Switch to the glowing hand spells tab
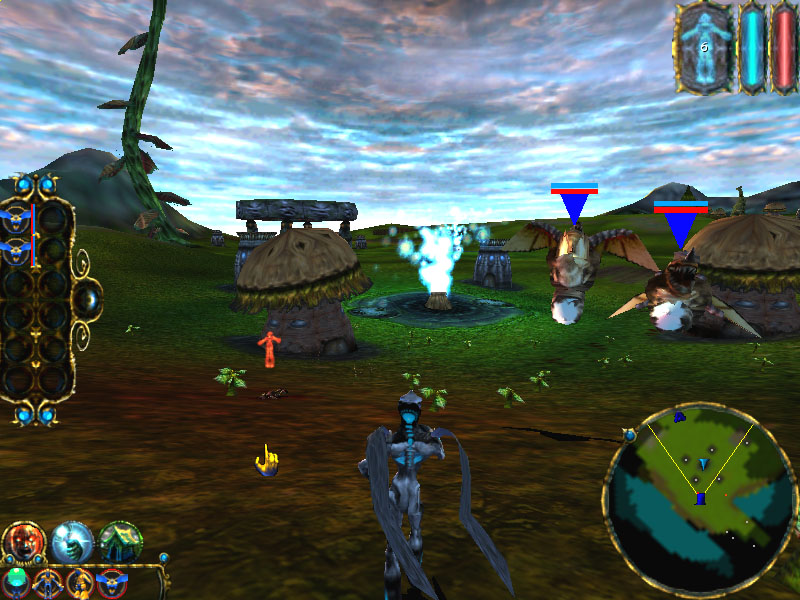Image resolution: width=800 pixels, height=600 pixels. click(72, 542)
